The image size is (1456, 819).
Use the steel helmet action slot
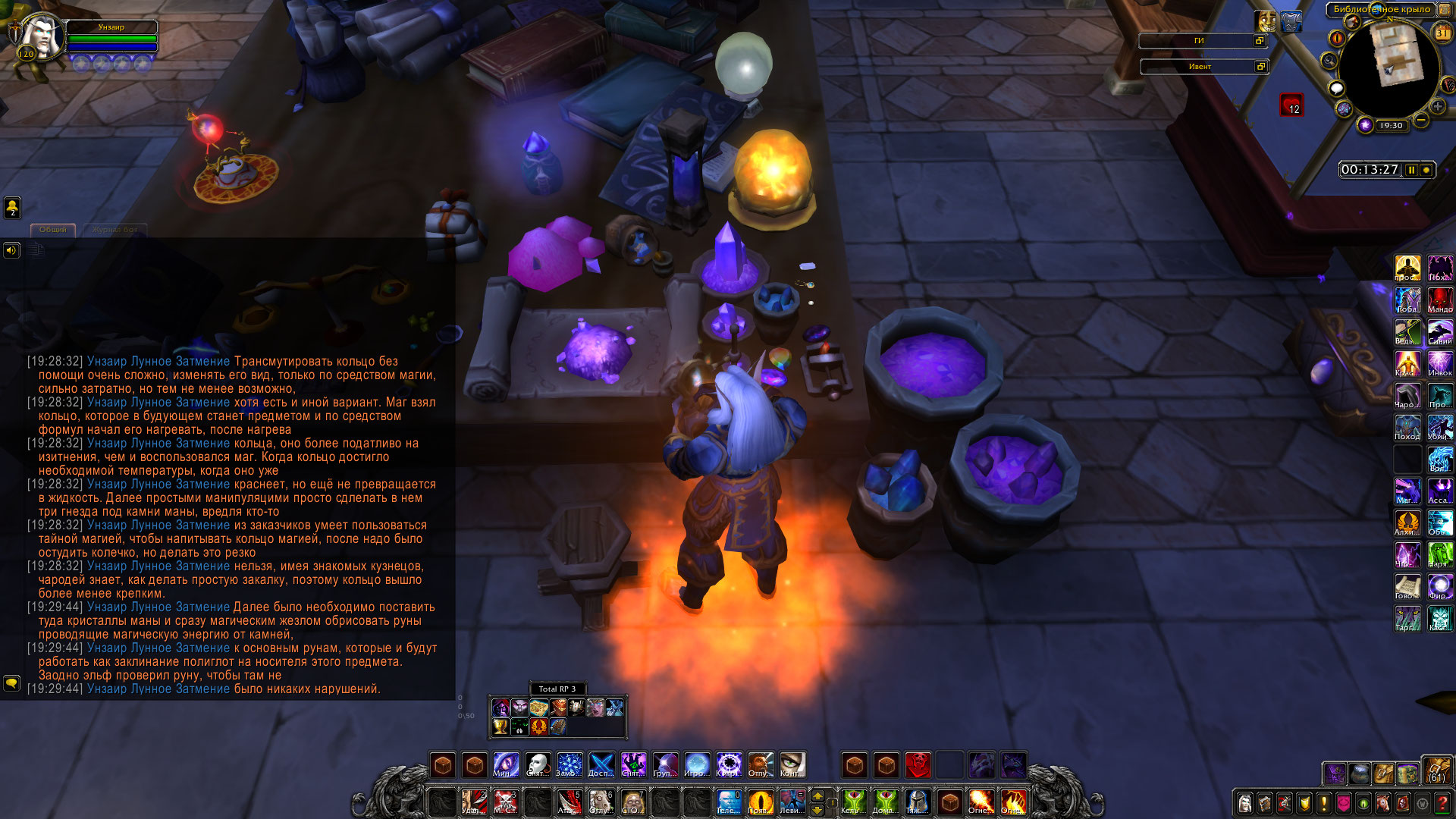pos(918,802)
